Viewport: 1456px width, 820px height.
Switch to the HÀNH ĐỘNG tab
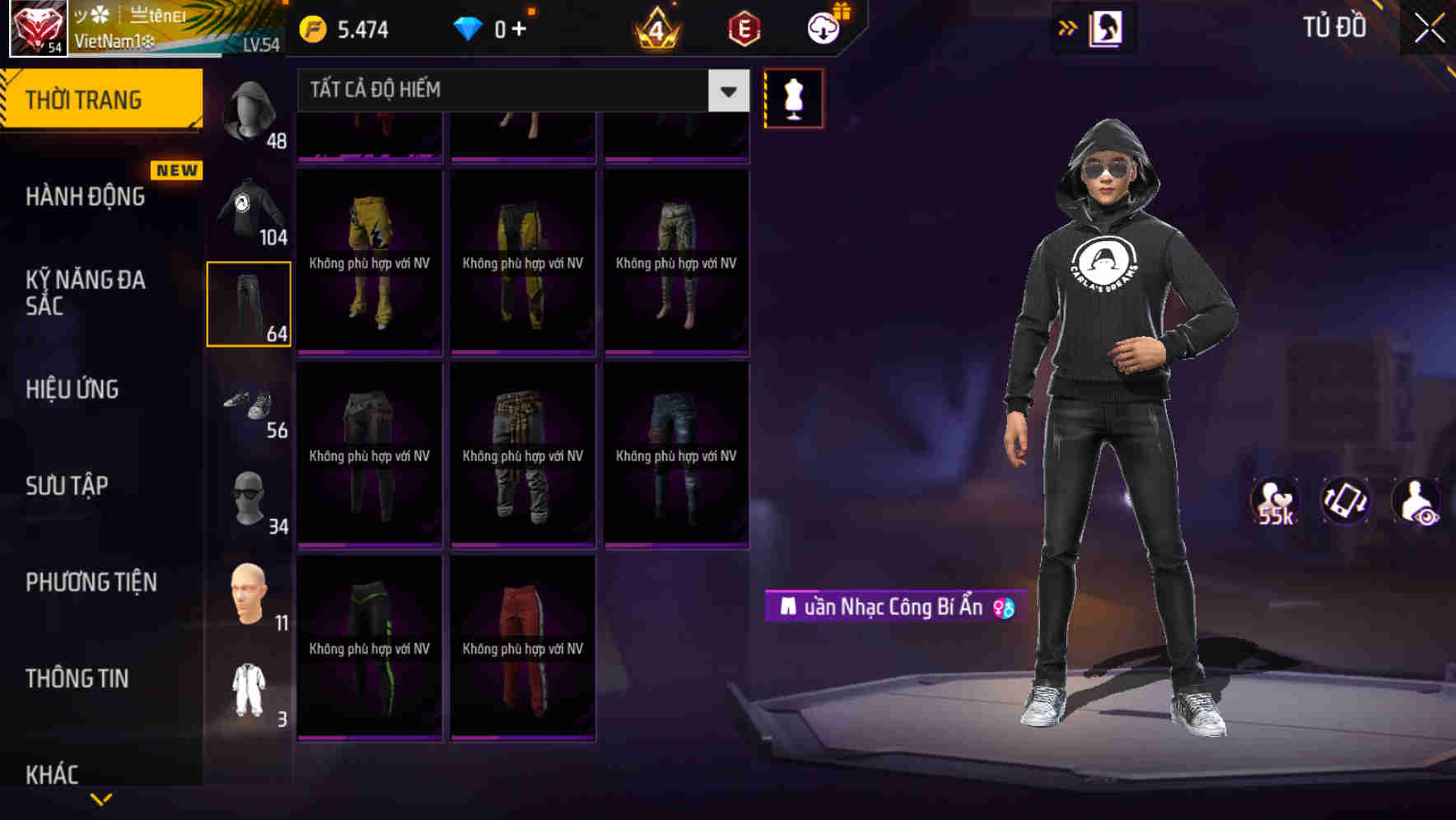tap(86, 197)
